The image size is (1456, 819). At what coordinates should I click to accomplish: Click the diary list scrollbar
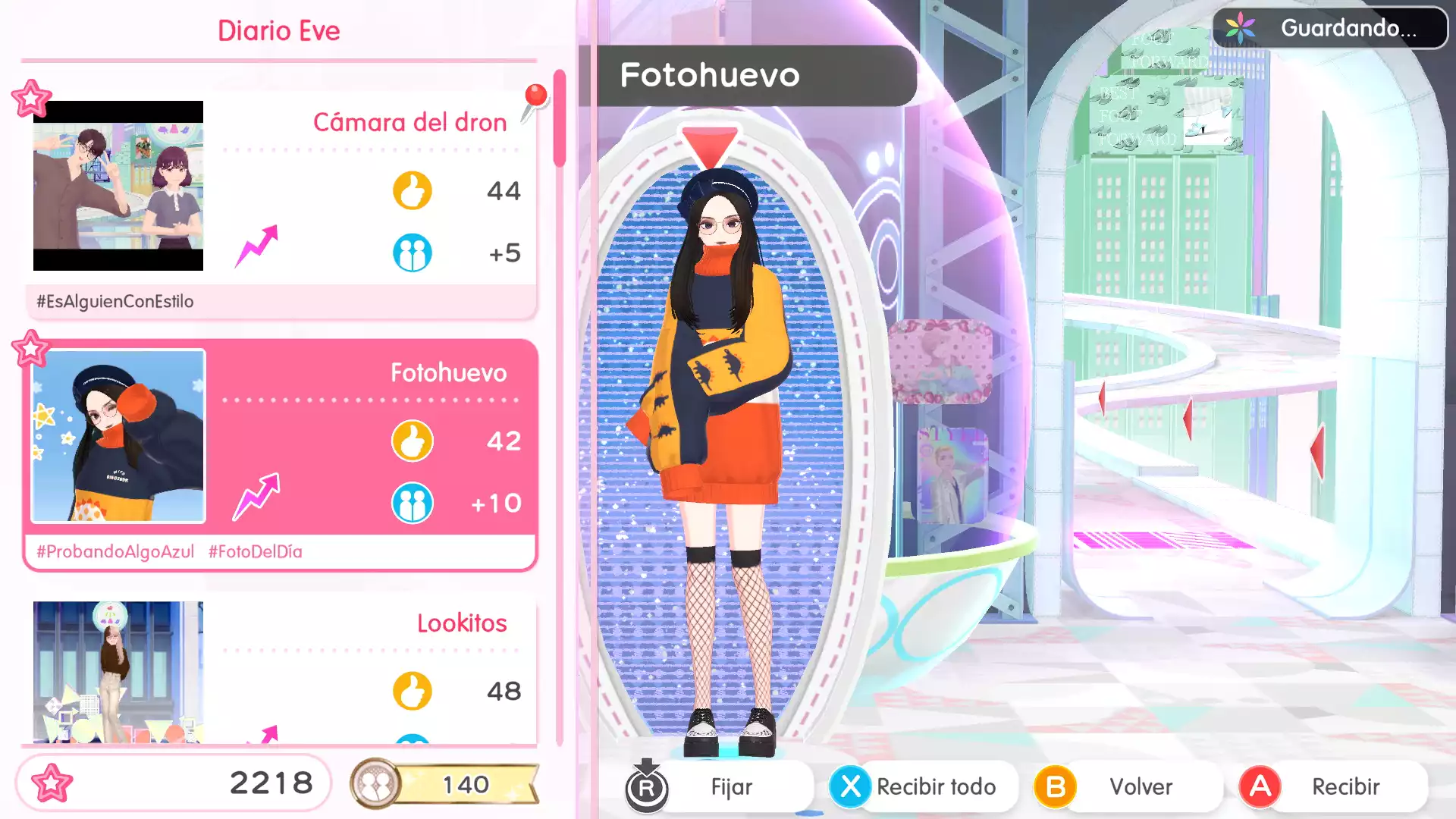click(x=560, y=118)
